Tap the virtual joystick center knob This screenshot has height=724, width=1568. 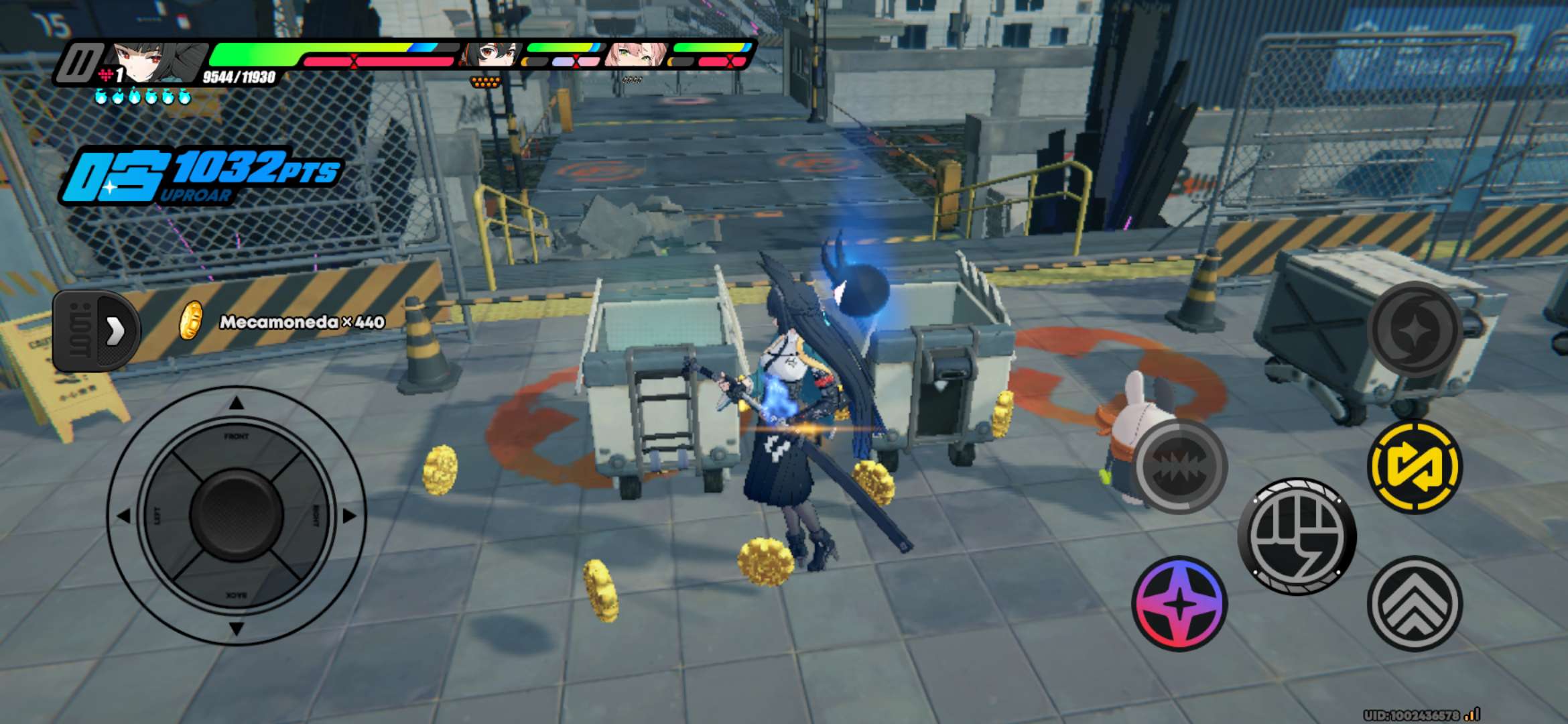pos(236,515)
